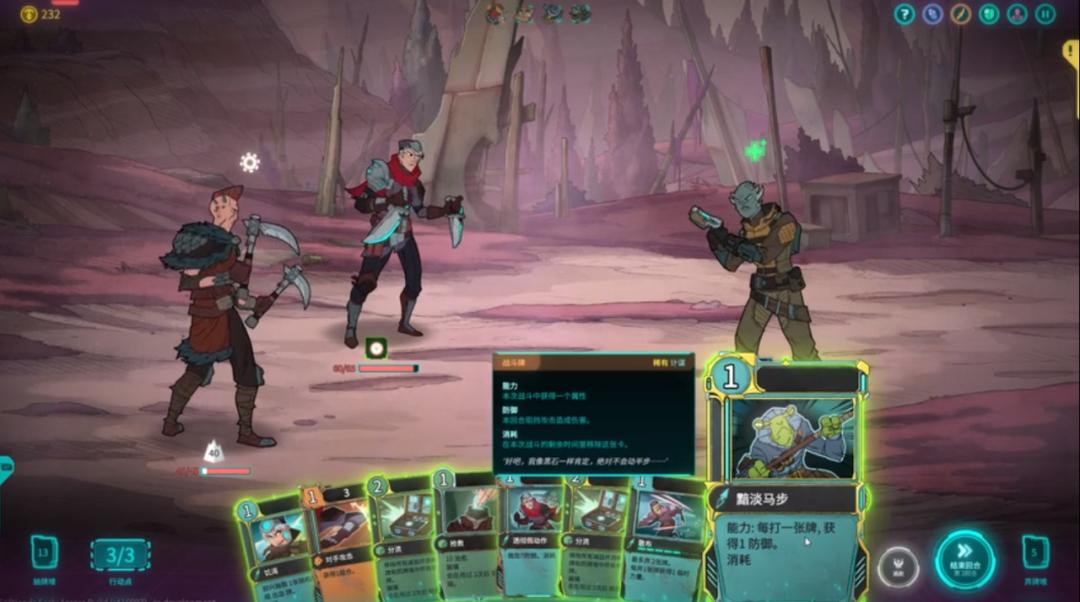Click the round grey button beside 结束回合
1080x602 pixels.
coord(898,568)
